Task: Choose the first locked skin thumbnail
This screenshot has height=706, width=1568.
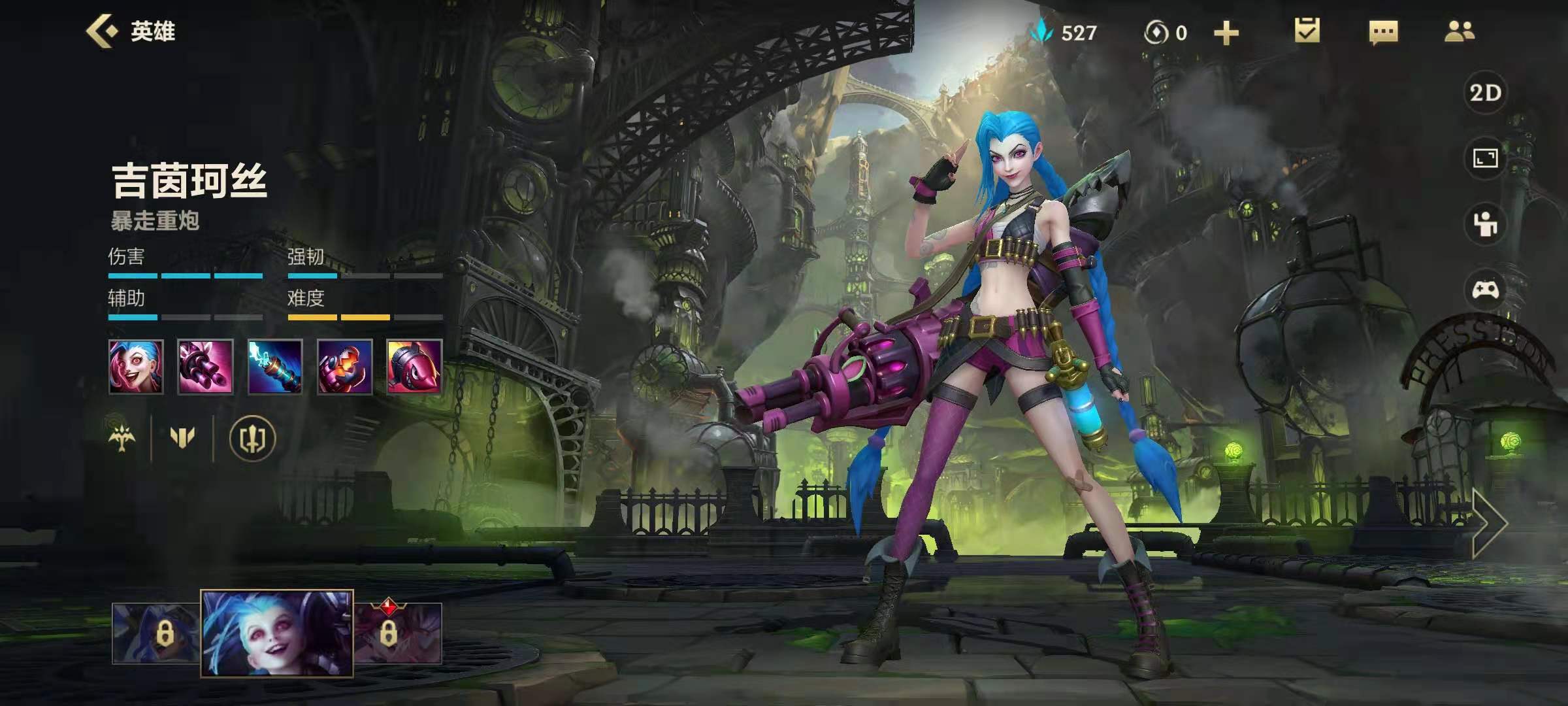Action: pos(155,633)
